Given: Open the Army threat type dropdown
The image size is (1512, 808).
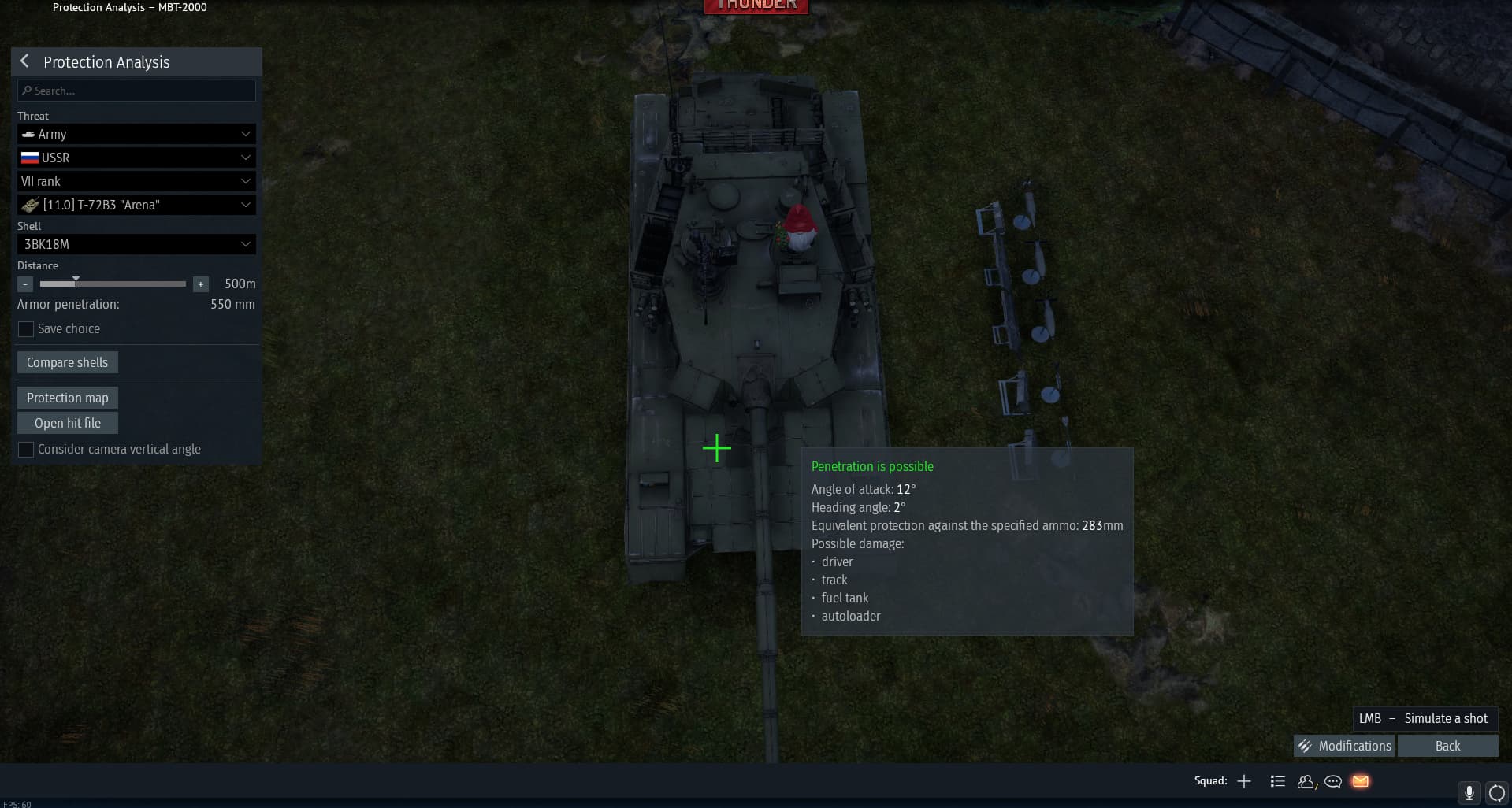Looking at the screenshot, I should 136,134.
